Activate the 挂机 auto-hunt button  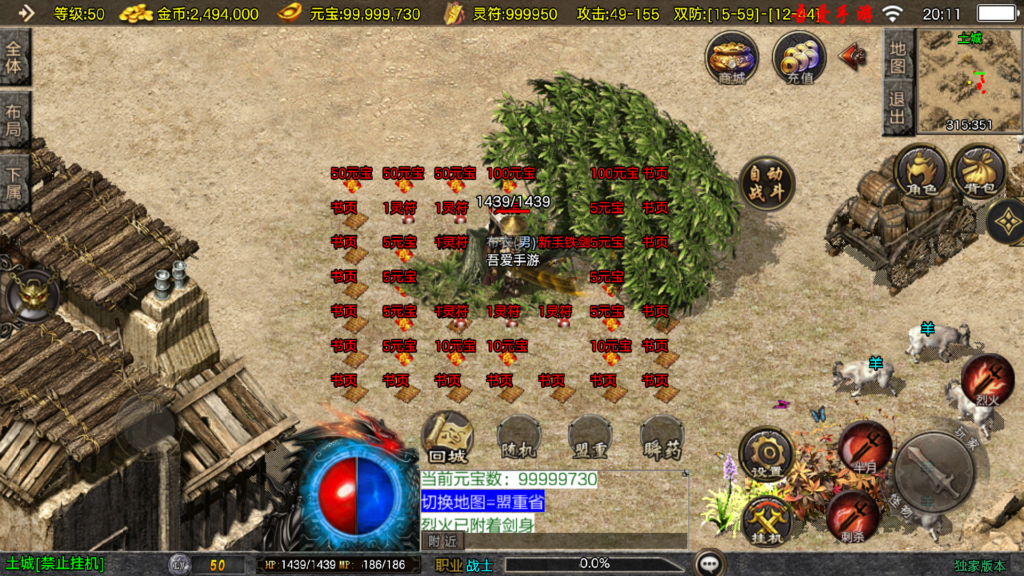(768, 522)
